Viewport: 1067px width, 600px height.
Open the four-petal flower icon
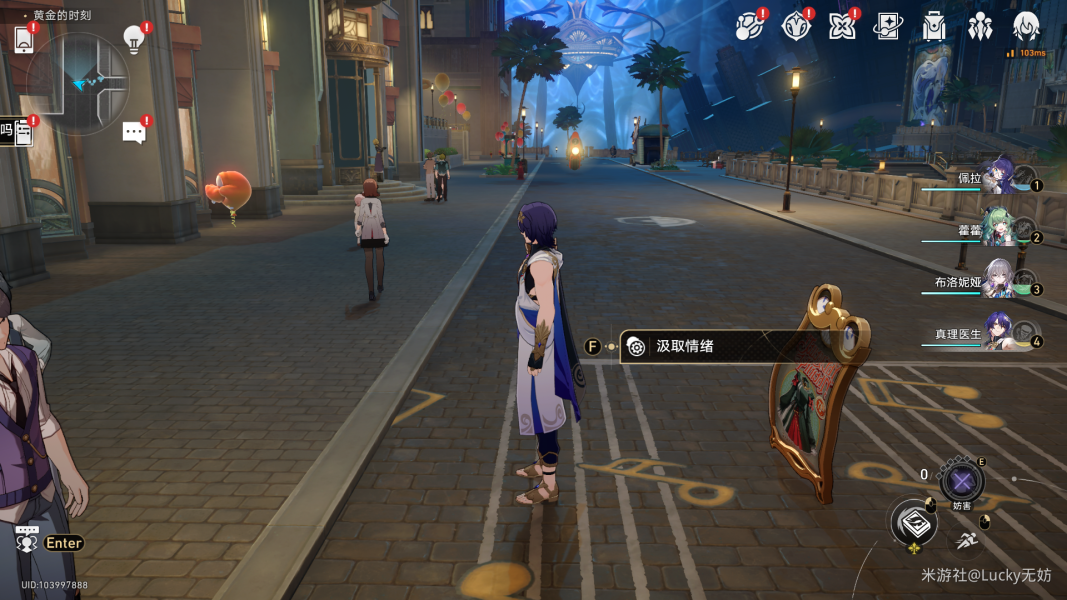[x=842, y=27]
